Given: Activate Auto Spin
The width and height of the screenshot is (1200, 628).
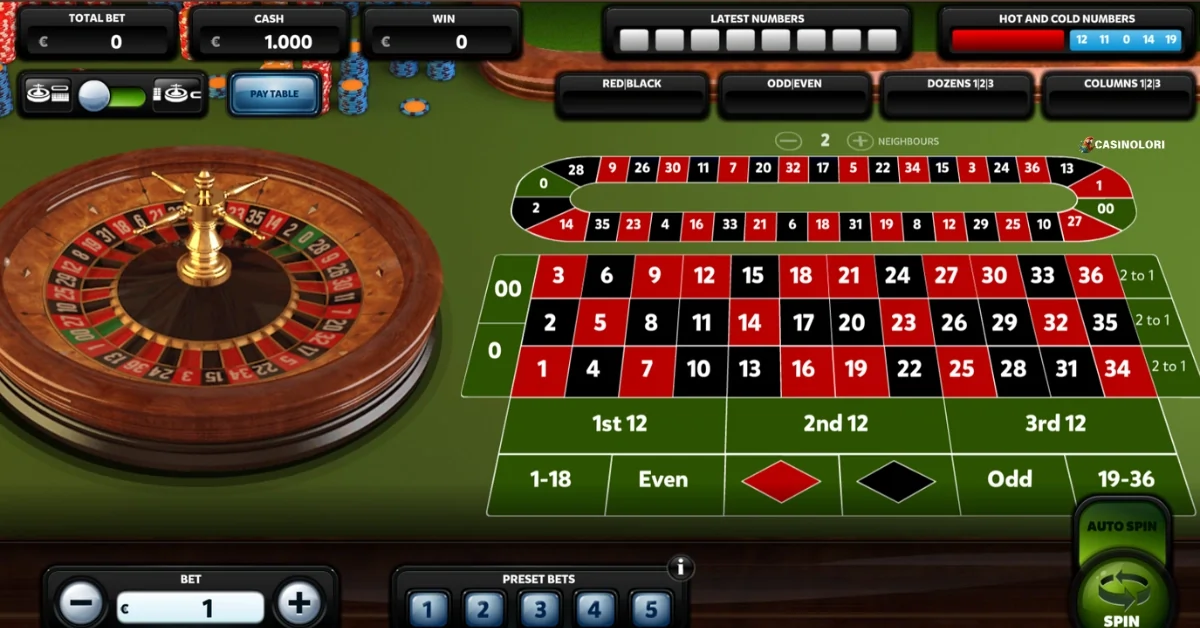Looking at the screenshot, I should pyautogui.click(x=1122, y=526).
